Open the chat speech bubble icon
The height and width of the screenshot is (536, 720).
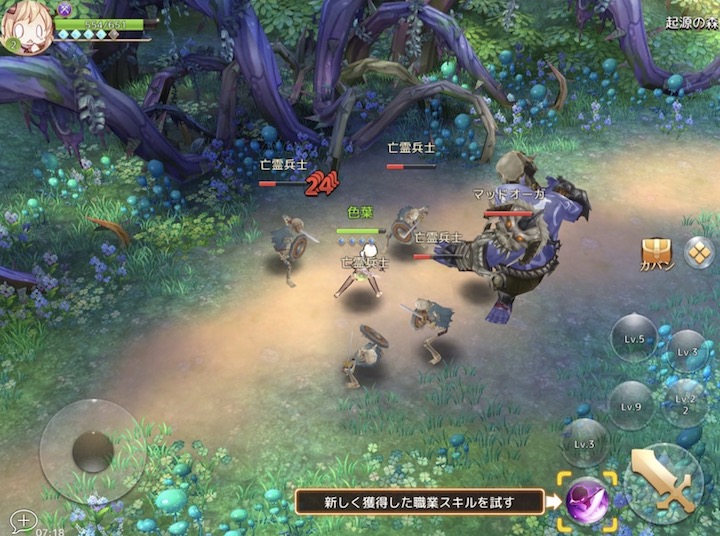click(x=22, y=520)
